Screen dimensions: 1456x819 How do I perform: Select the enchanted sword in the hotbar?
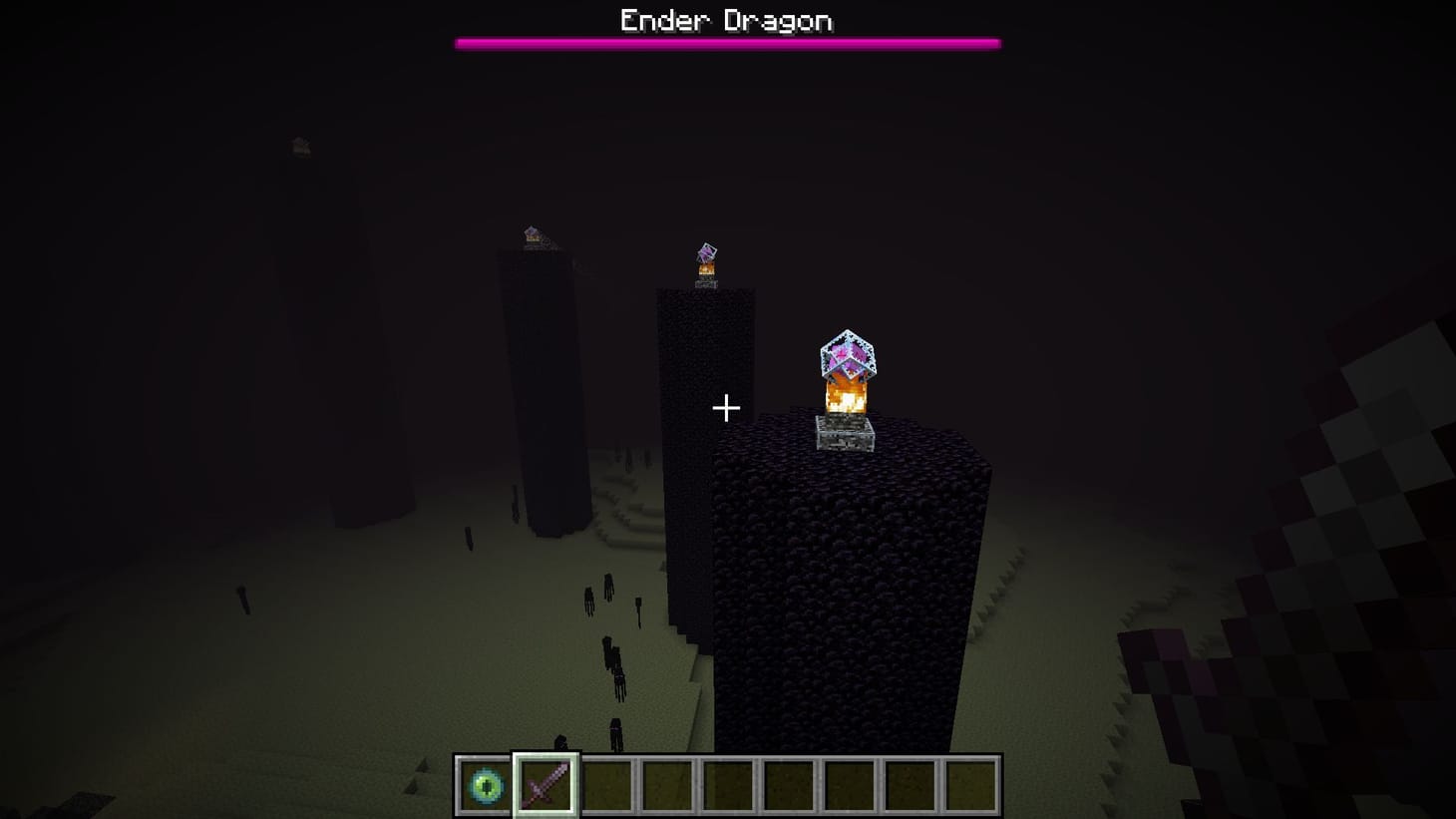[545, 783]
